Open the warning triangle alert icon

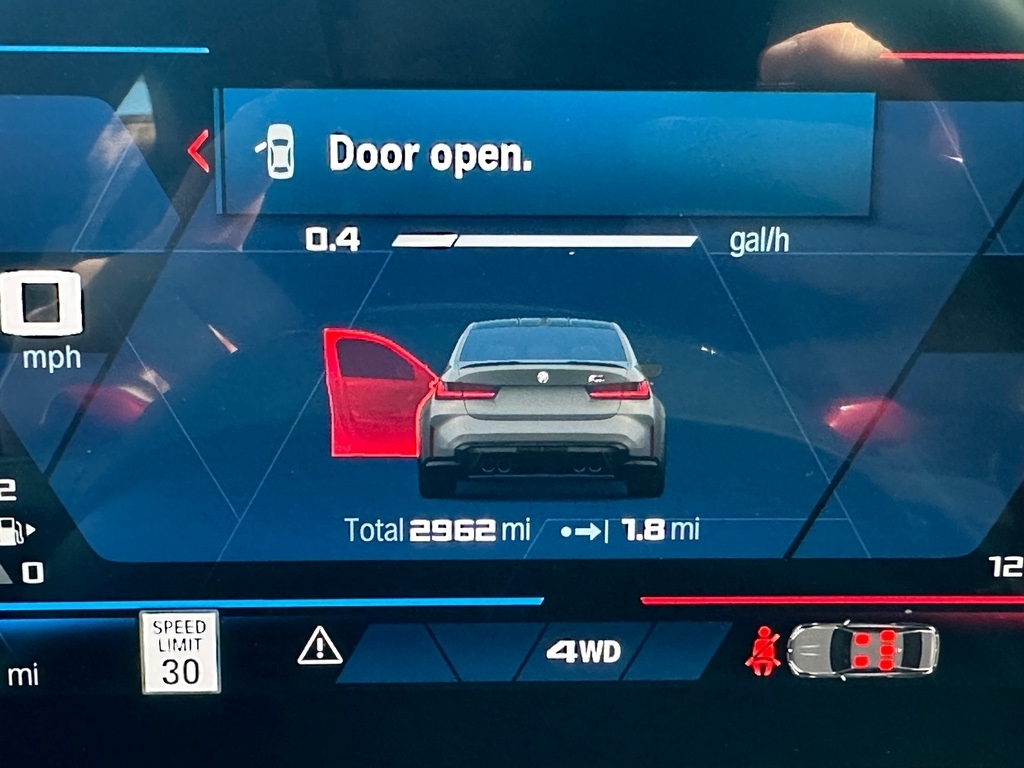tap(320, 648)
